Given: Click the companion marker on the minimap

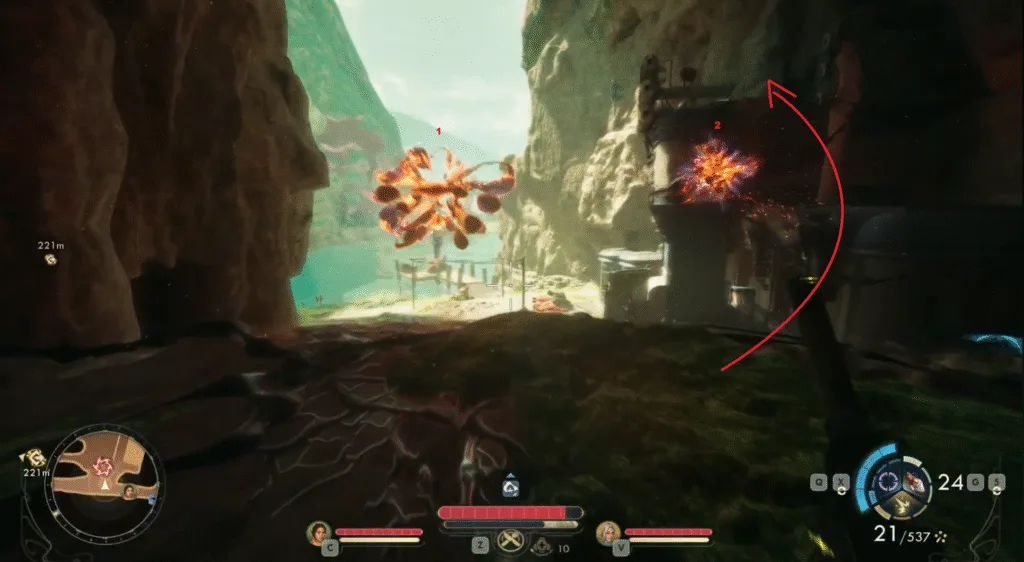Looking at the screenshot, I should [x=129, y=491].
